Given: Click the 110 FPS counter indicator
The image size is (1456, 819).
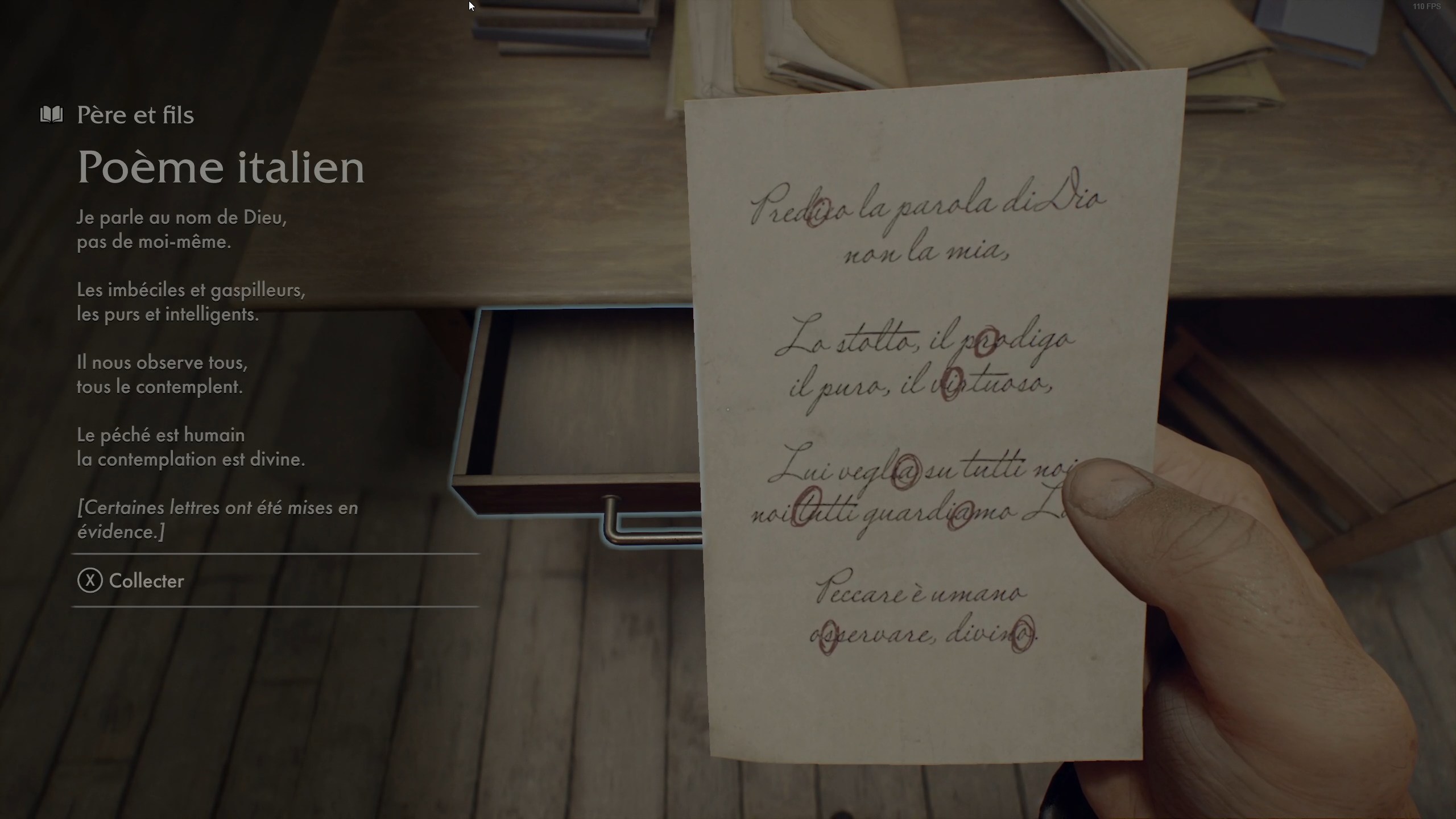Looking at the screenshot, I should point(1428,7).
